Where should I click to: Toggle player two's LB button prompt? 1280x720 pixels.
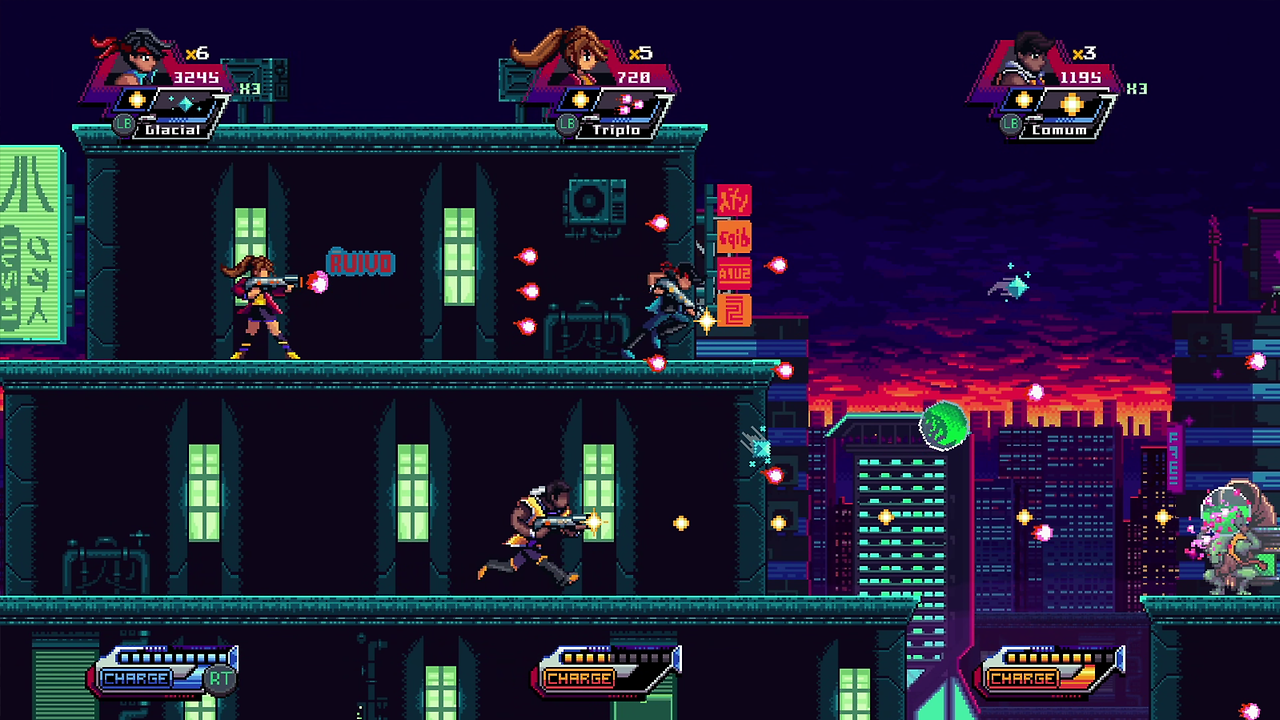(566, 124)
